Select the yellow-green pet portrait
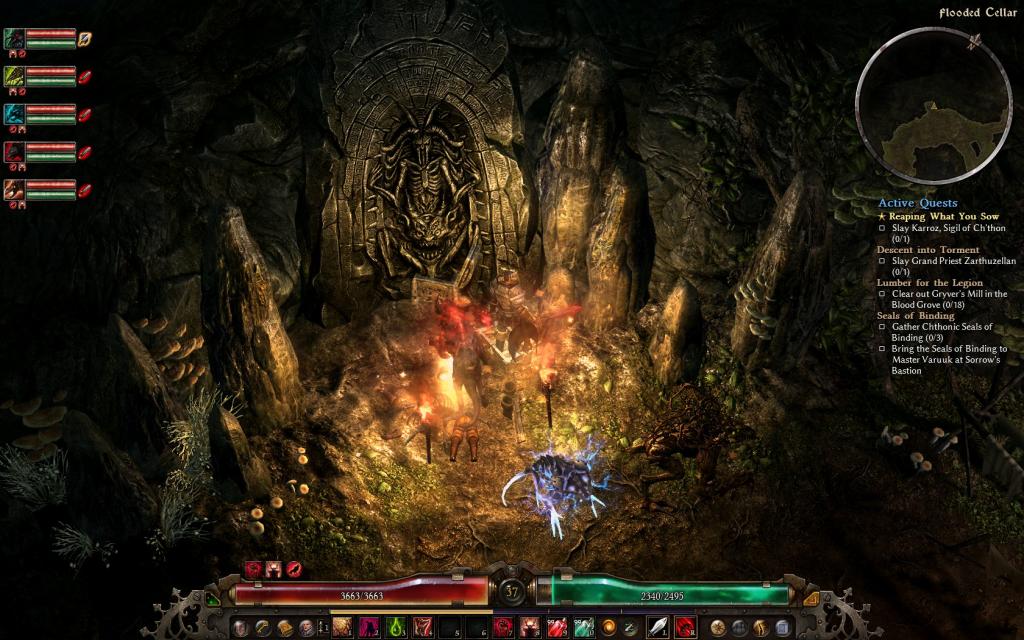Viewport: 1024px width, 640px height. tap(15, 76)
